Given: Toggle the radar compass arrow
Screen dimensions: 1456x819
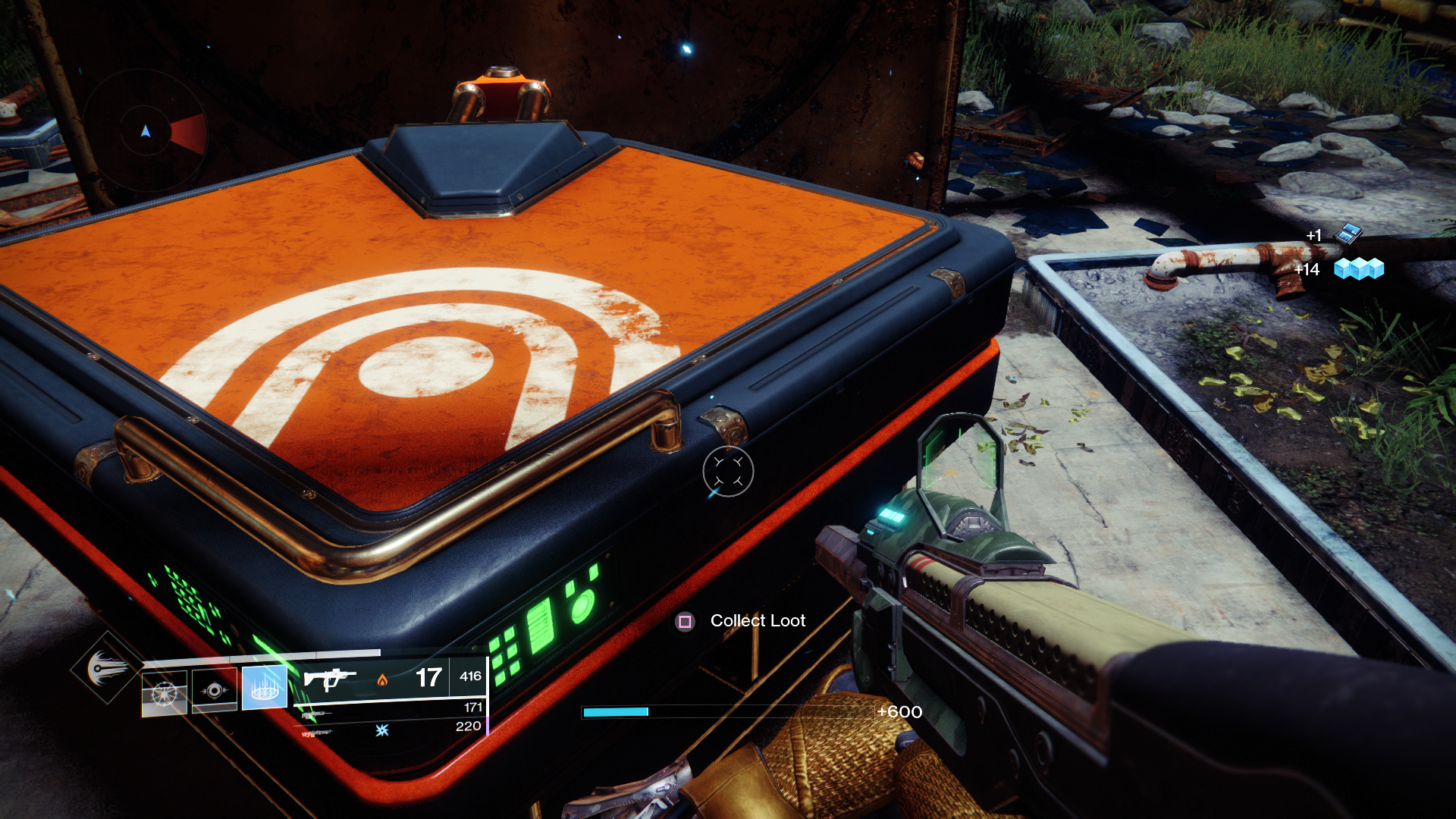Looking at the screenshot, I should point(144,130).
